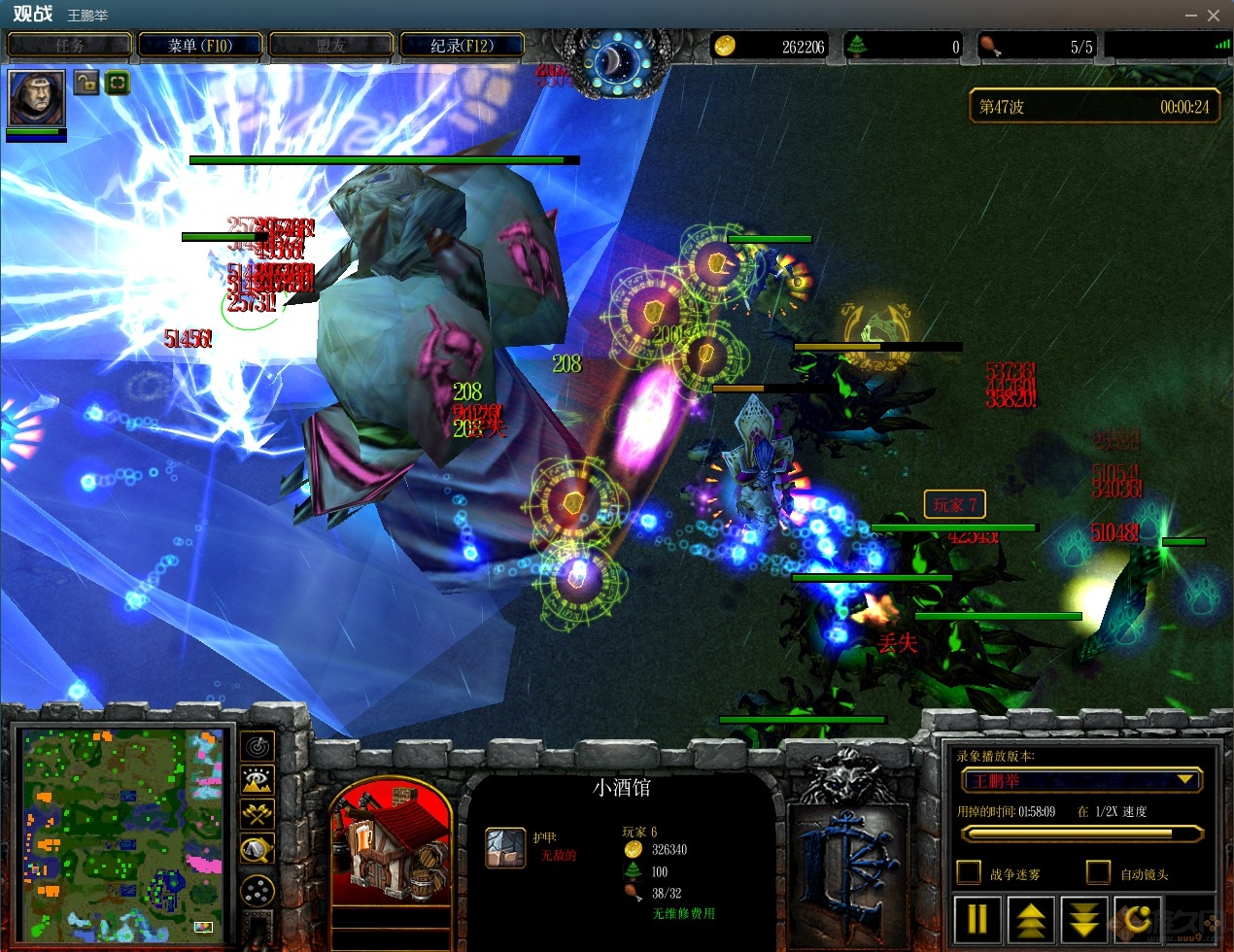Open the 菜单 (F10) menu
Screen dimensions: 1234x952
click(200, 46)
